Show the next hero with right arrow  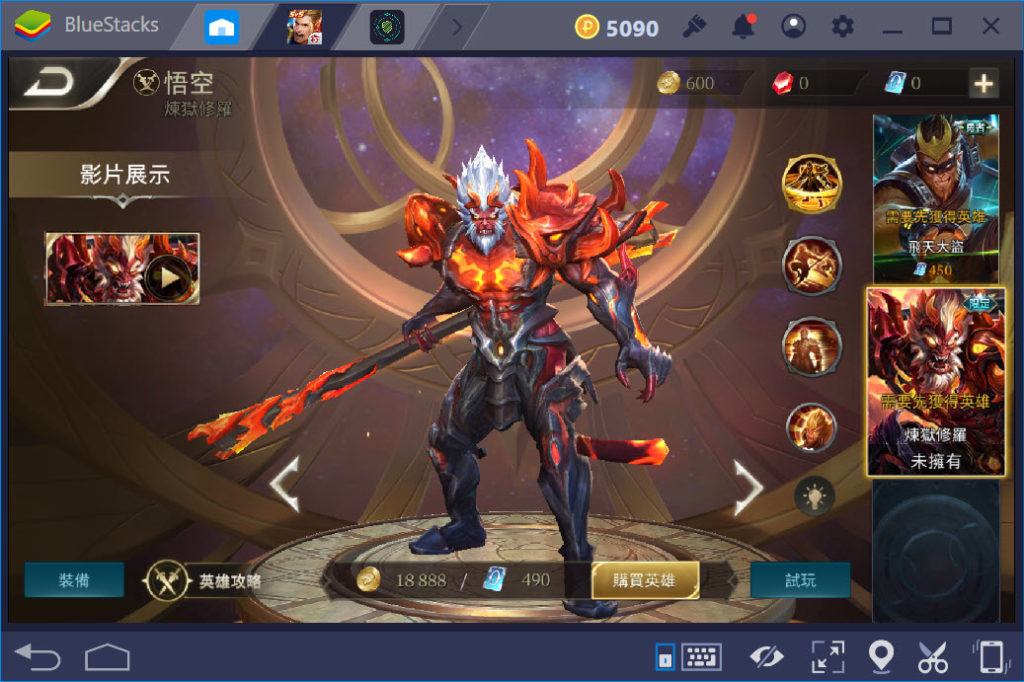tap(748, 487)
